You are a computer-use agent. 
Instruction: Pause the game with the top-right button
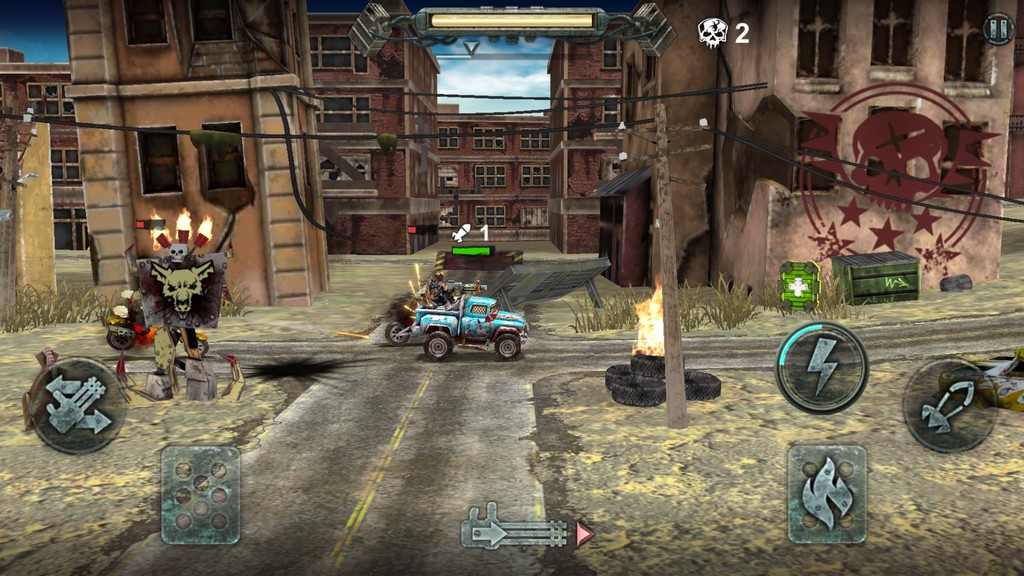998,29
